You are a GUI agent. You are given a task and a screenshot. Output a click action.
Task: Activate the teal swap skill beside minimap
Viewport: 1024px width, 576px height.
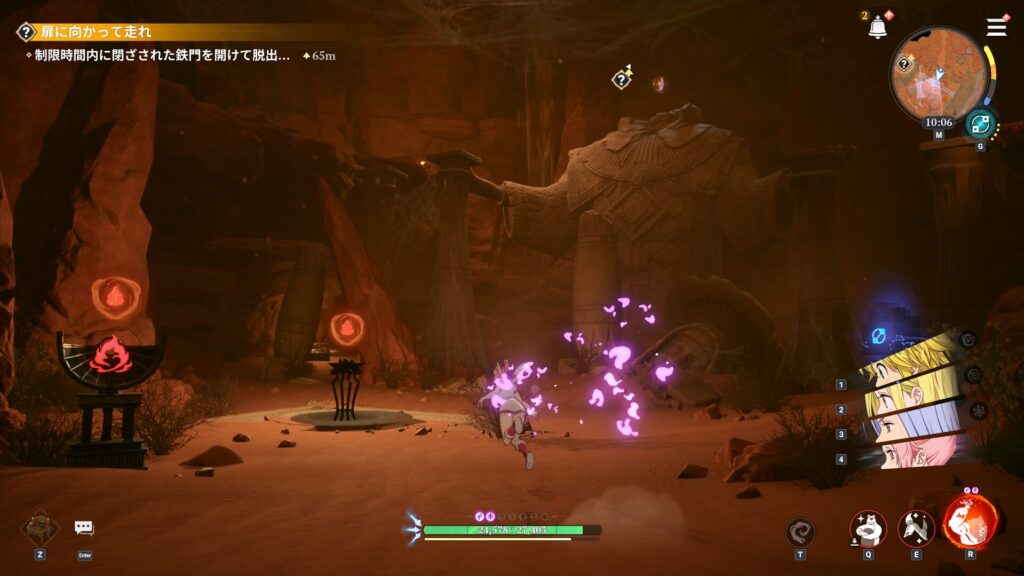pyautogui.click(x=980, y=124)
